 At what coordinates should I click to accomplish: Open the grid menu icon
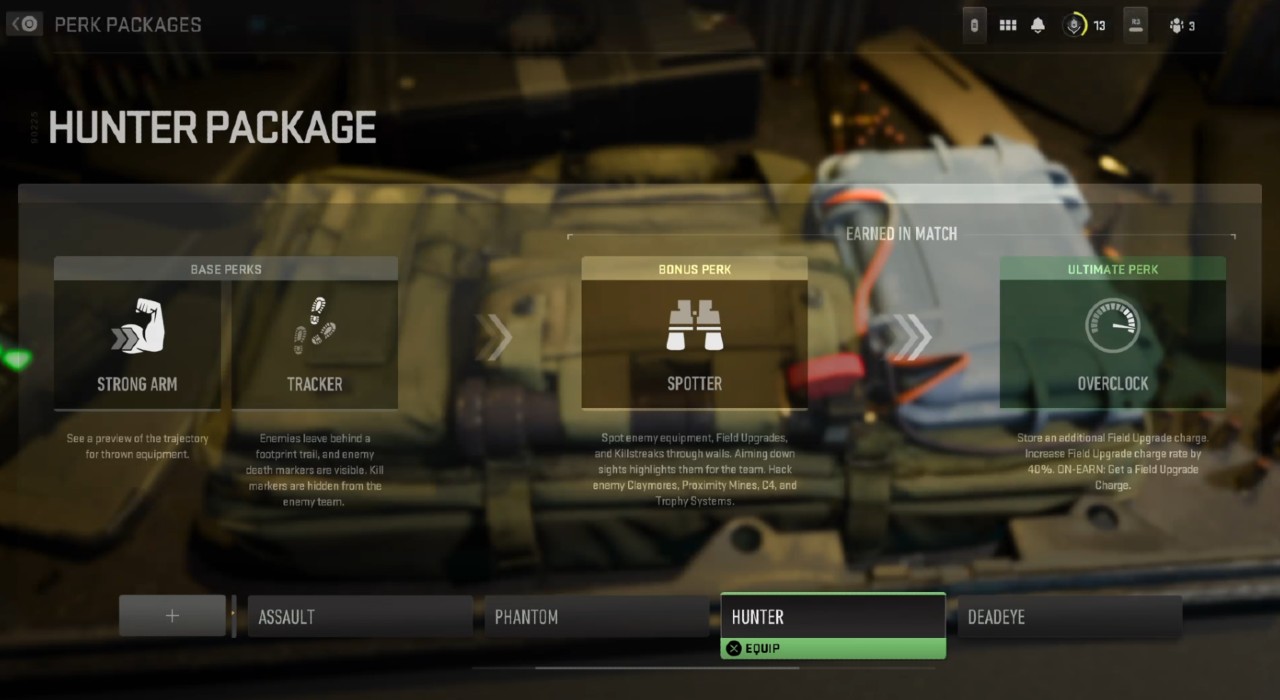tap(1008, 25)
